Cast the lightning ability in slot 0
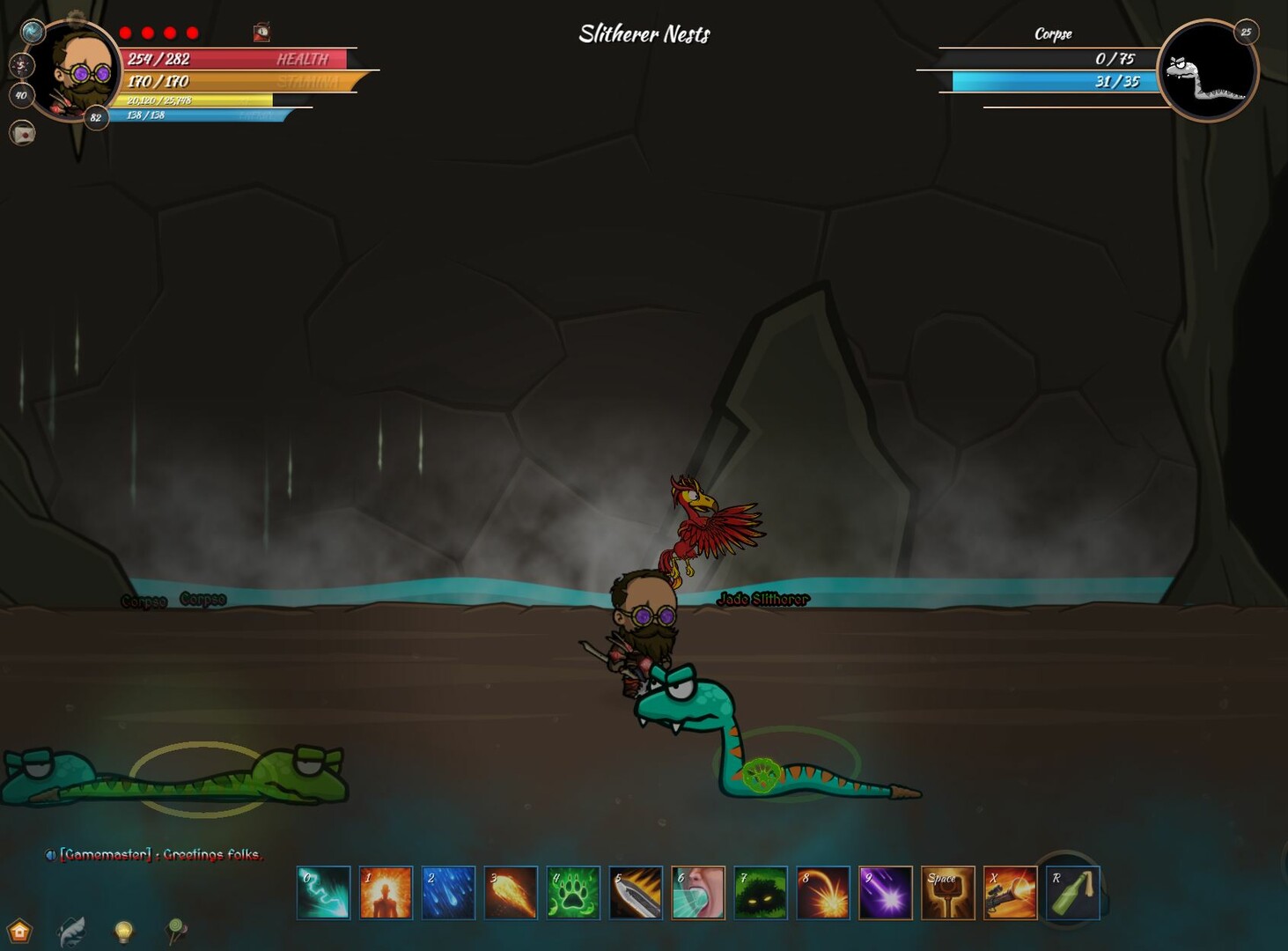 tap(322, 892)
